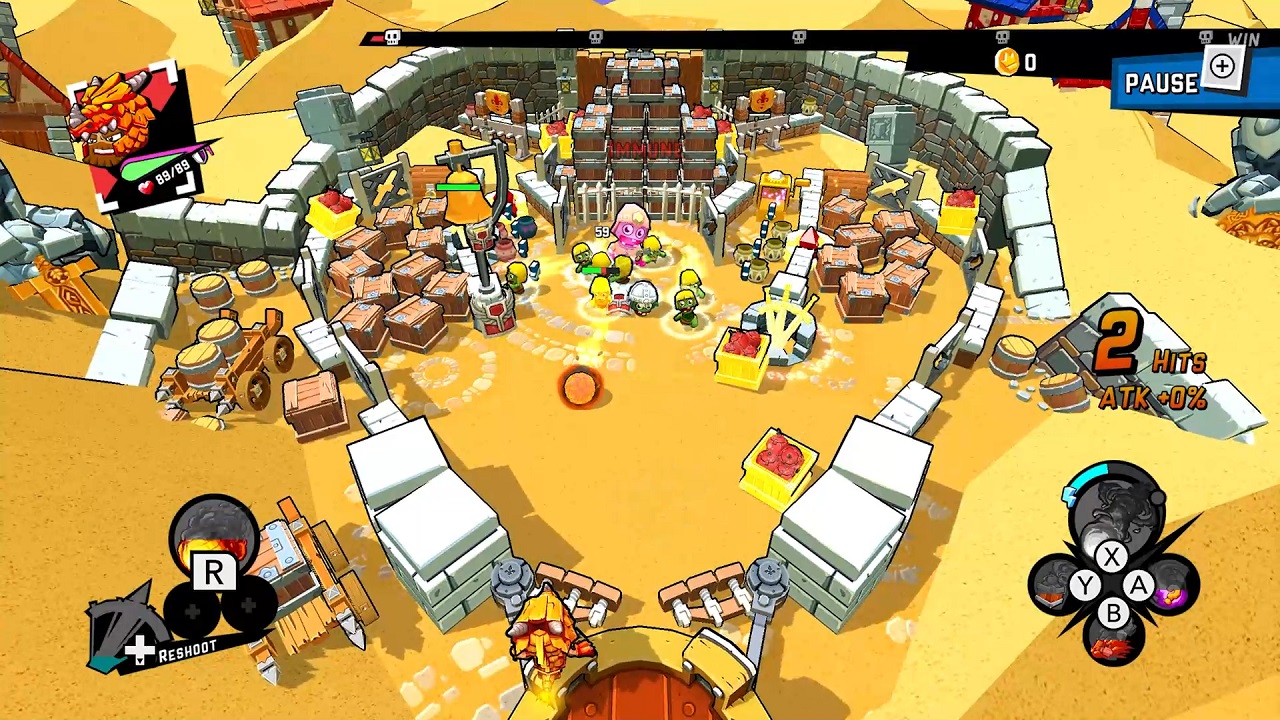Click the white skull icon near WIN label
Screen dimensions: 1280x720
tap(1206, 36)
